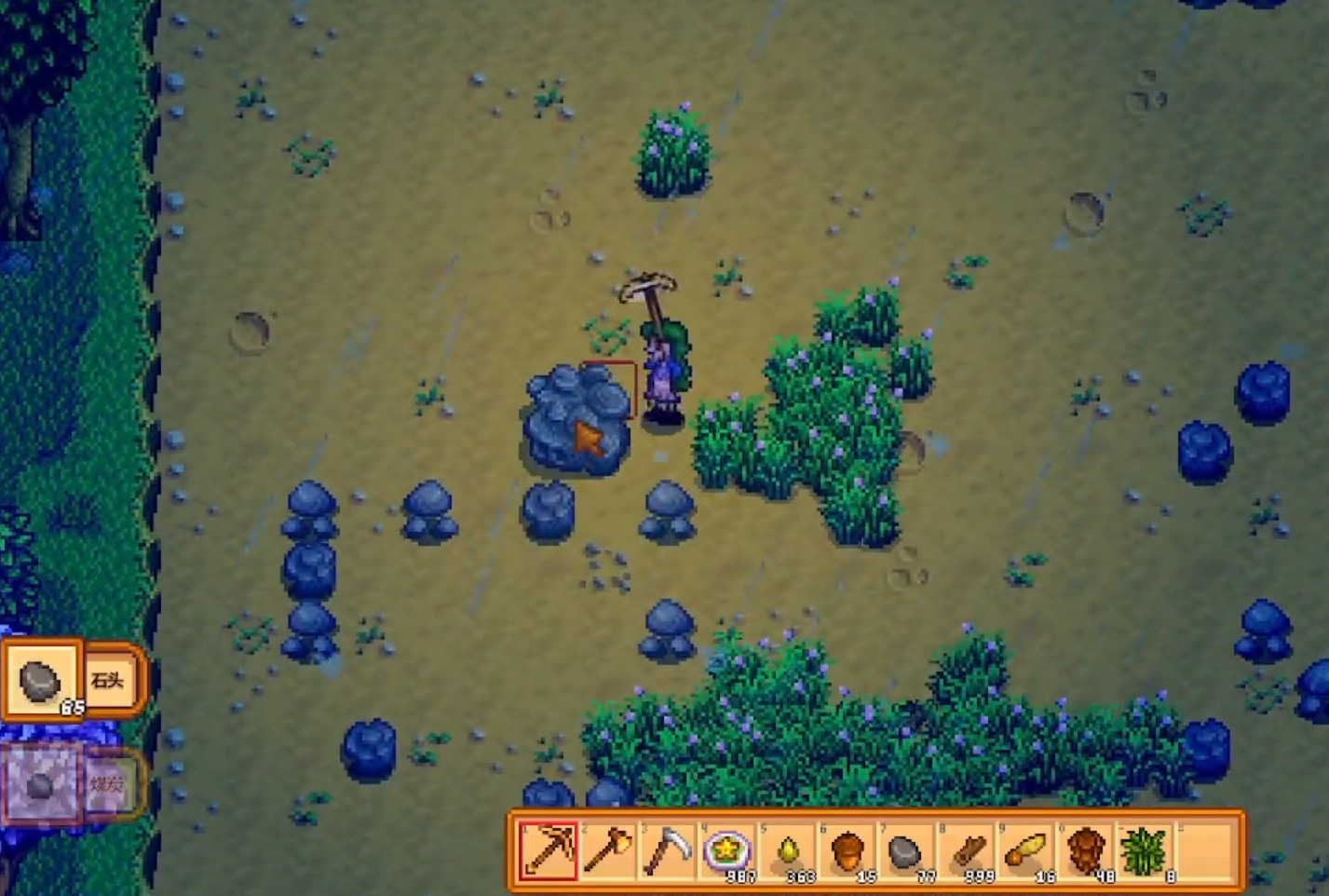Select the pickaxe in the hotbar
1329x896 pixels.
point(549,851)
